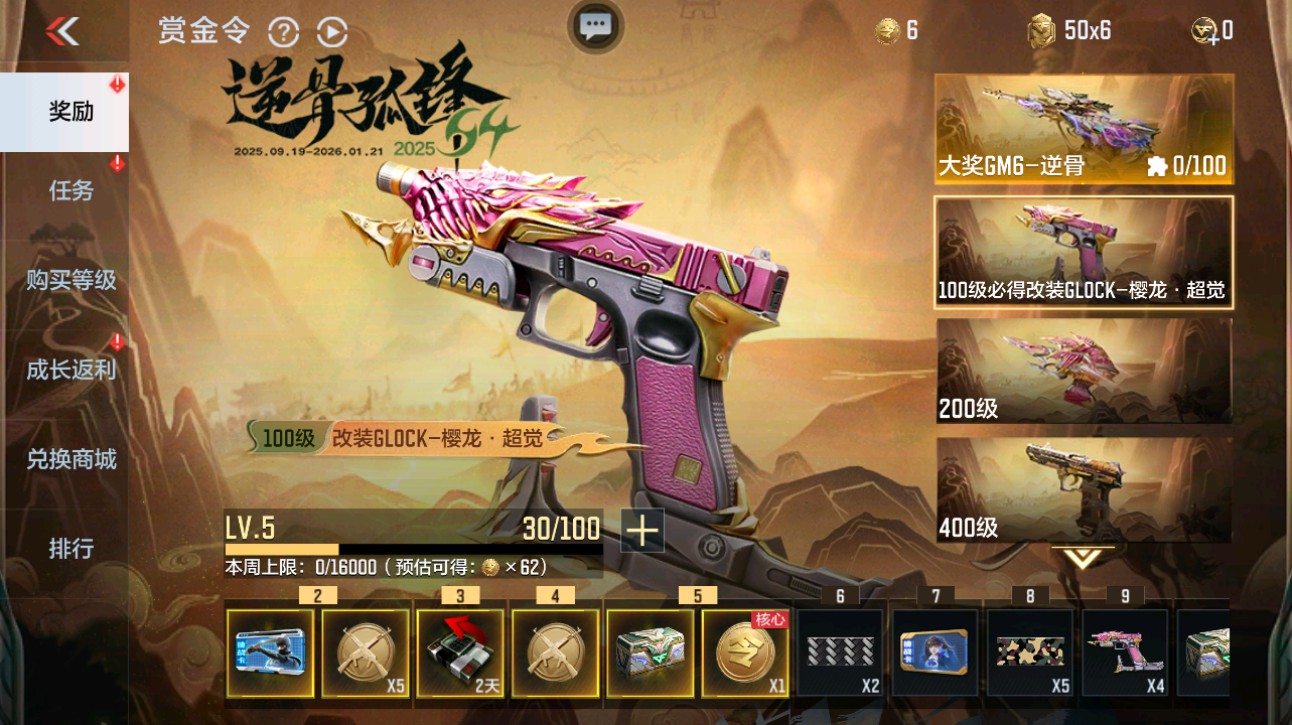Play the 赏金令 intro video icon
This screenshot has width=1292, height=725.
(330, 30)
